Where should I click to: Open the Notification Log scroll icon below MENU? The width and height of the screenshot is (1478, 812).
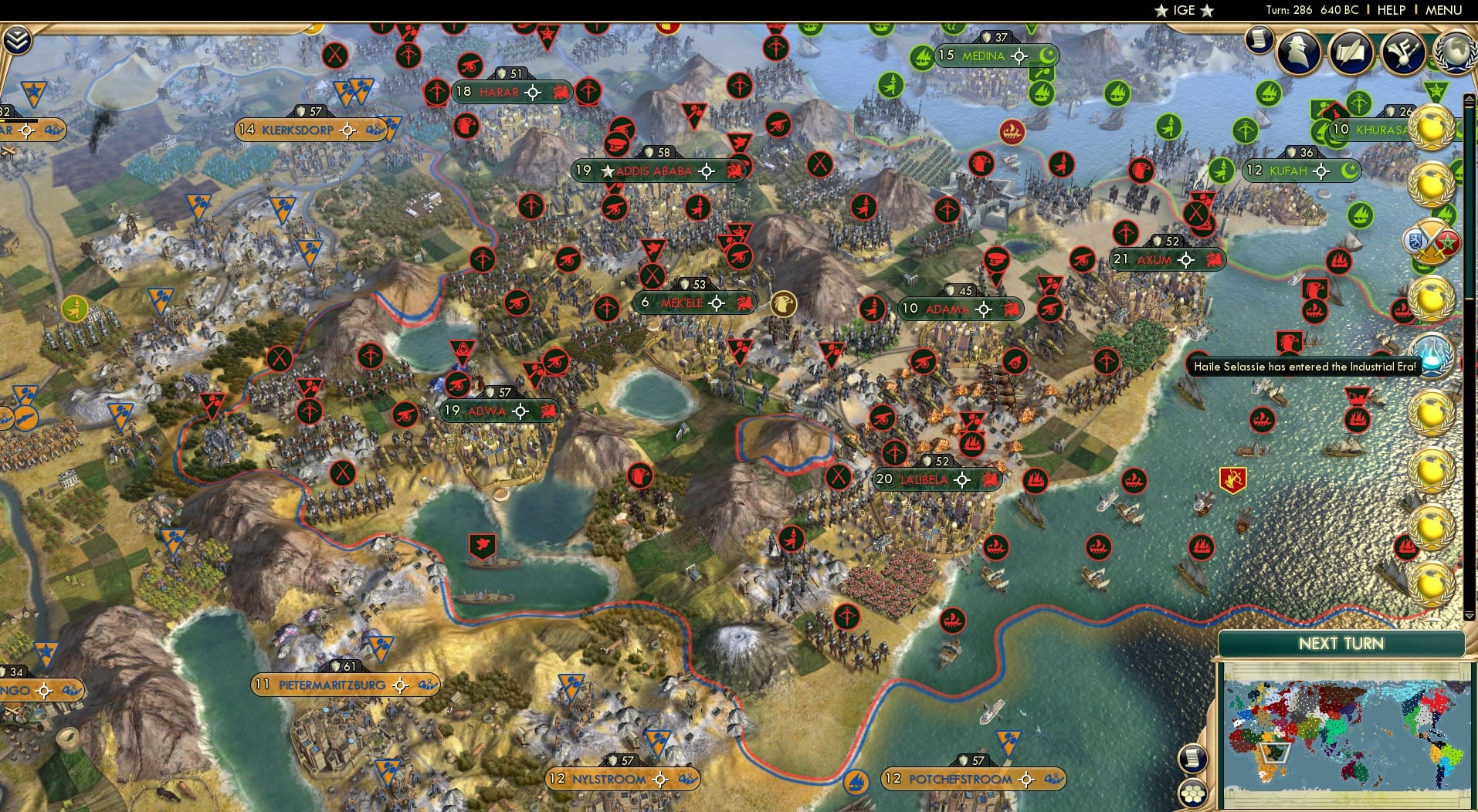point(1260,39)
